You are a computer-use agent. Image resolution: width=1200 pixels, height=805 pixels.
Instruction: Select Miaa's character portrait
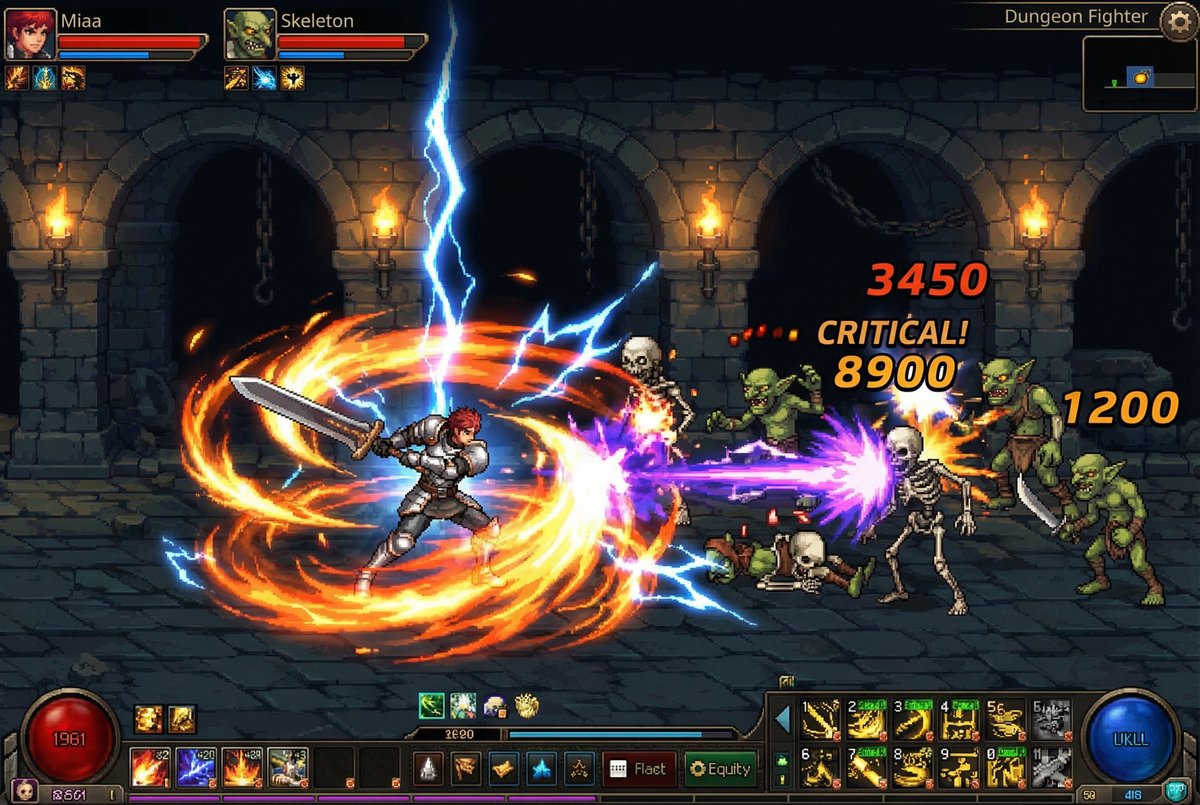click(29, 35)
